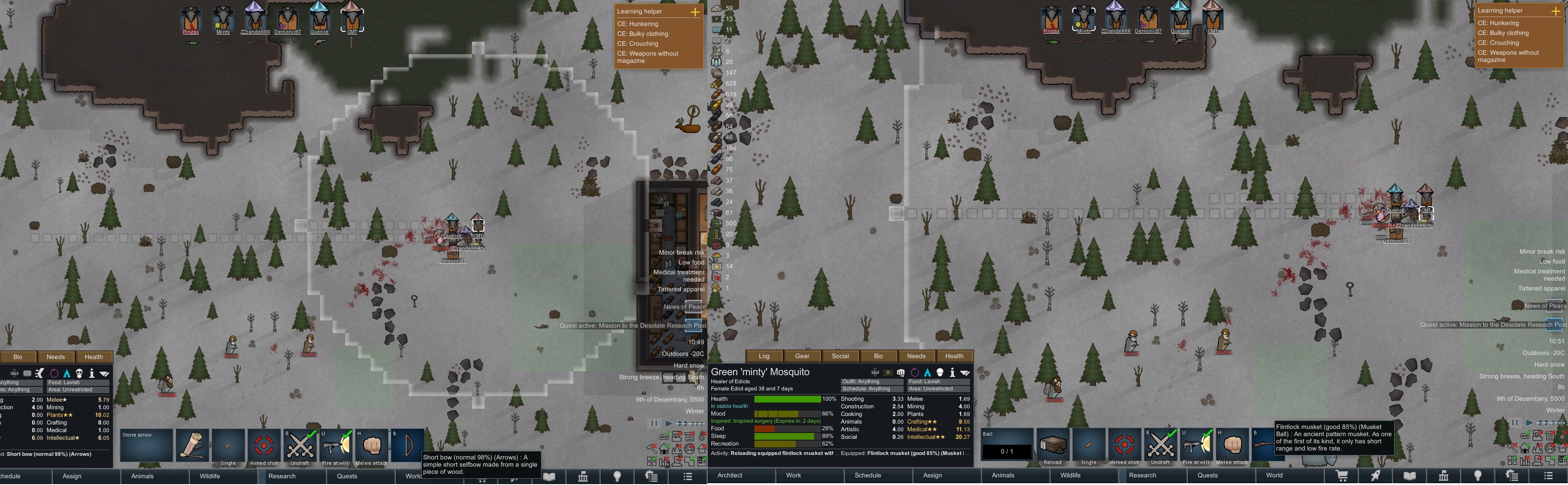This screenshot has width=1568, height=485.
Task: Click the fist melee stance icon on pawn card
Action: coord(901,373)
